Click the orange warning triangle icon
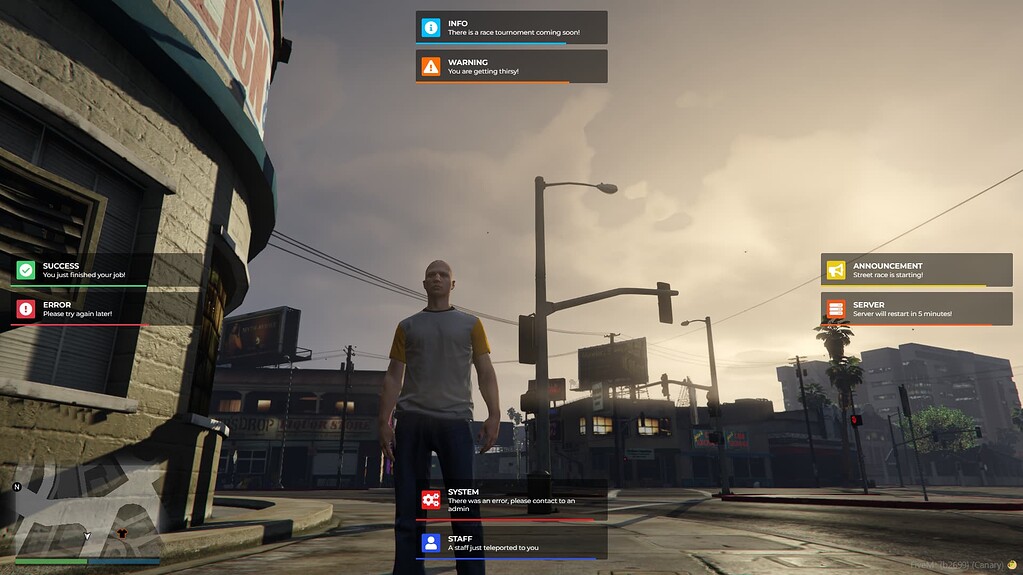The width and height of the screenshot is (1023, 575). (x=431, y=67)
